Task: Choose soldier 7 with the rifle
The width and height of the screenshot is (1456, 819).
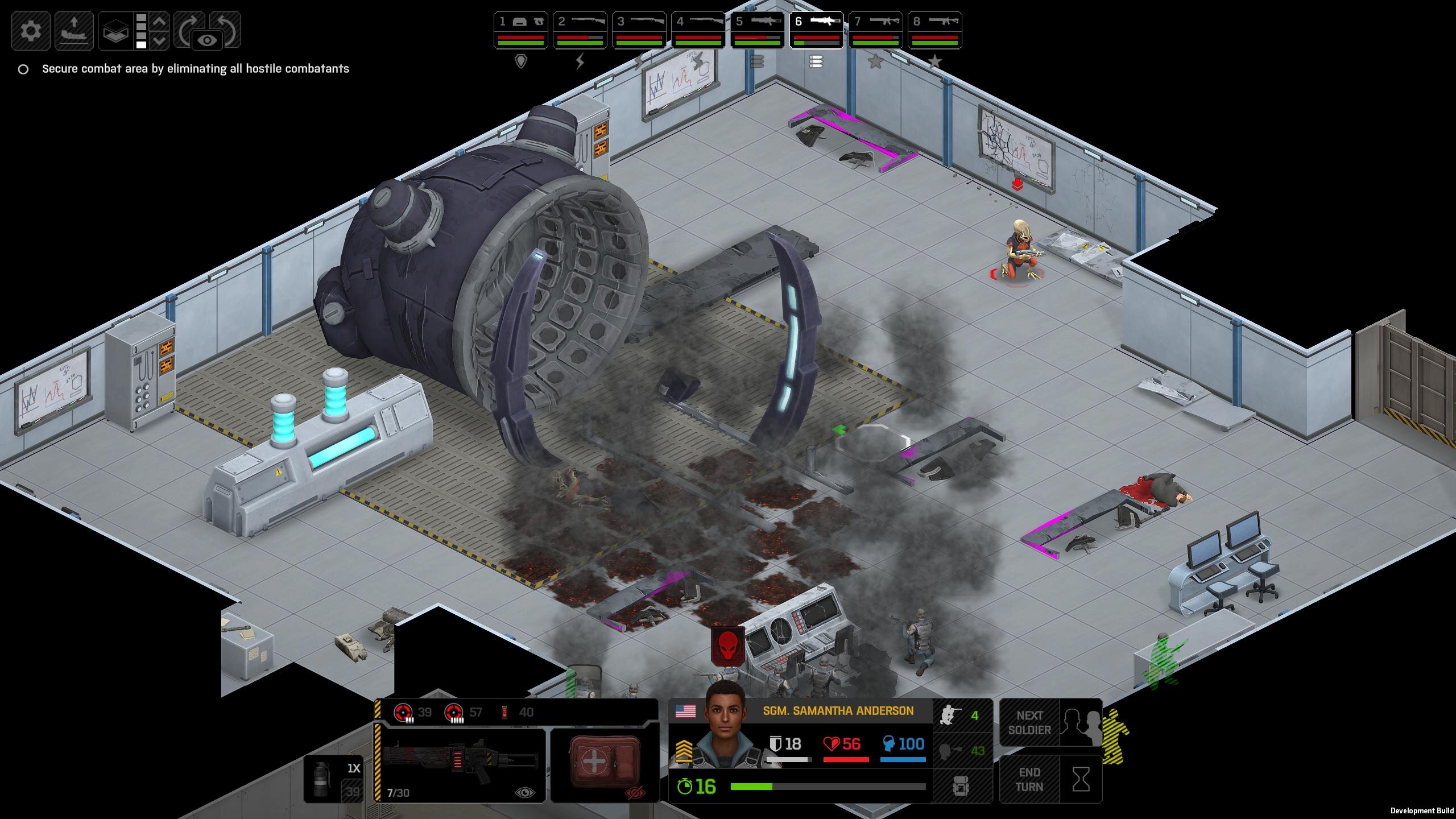Action: [875, 31]
